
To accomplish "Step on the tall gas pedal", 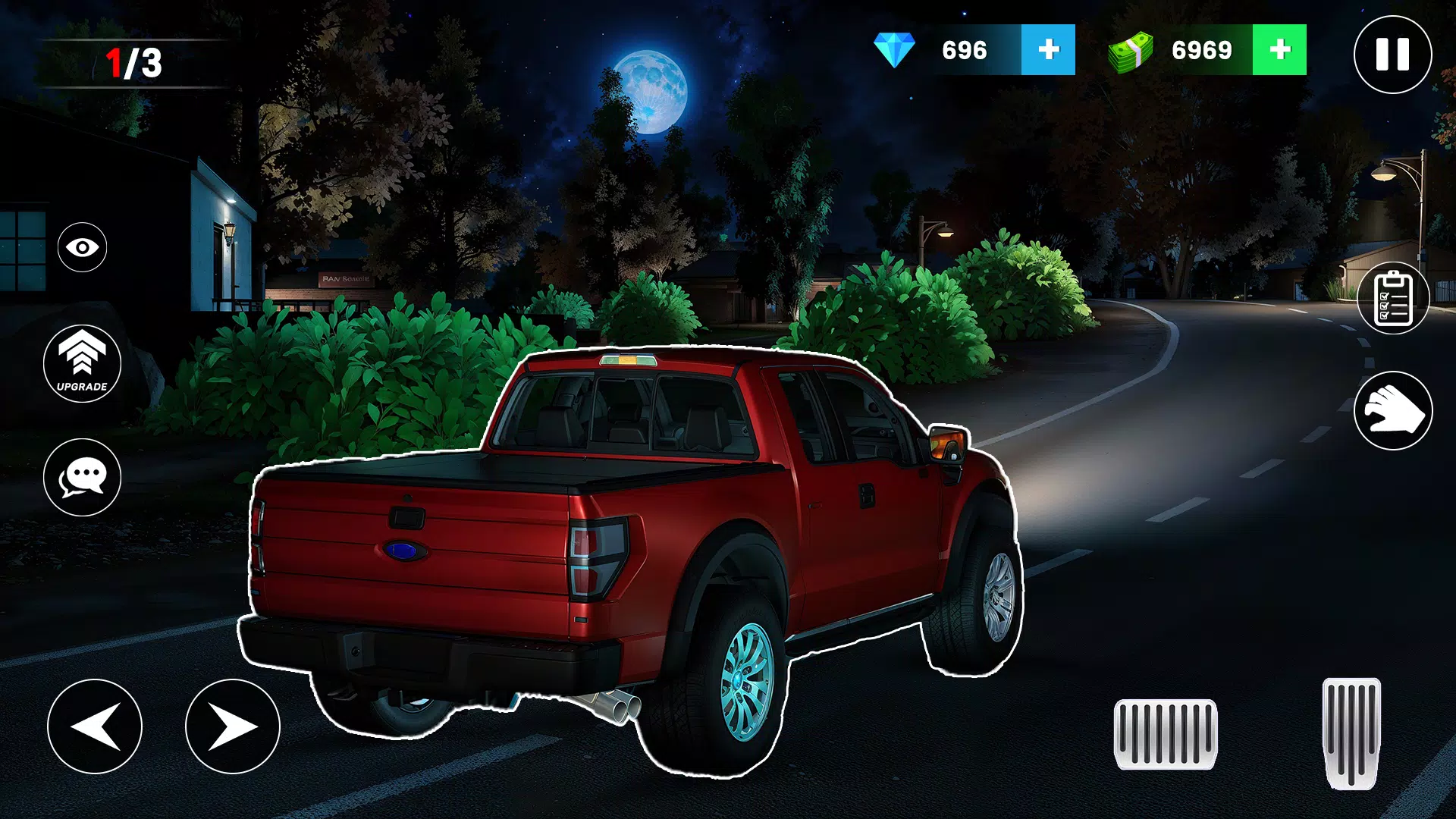I will [1351, 733].
